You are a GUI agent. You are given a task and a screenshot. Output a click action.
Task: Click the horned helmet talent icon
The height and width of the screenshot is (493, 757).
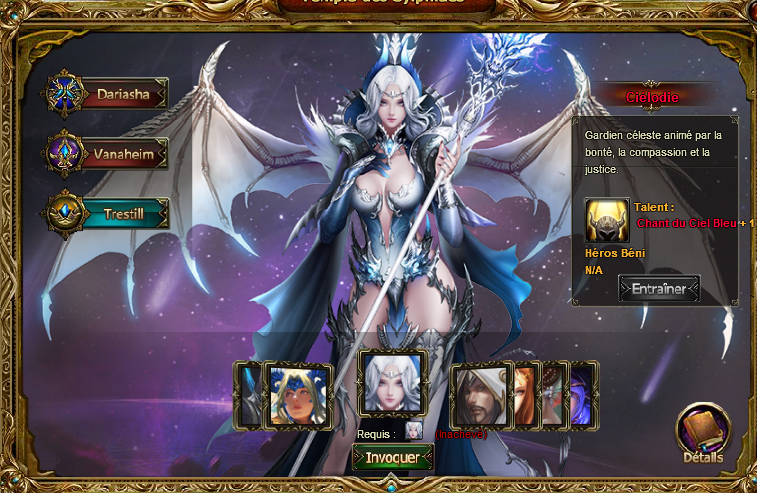(x=607, y=220)
